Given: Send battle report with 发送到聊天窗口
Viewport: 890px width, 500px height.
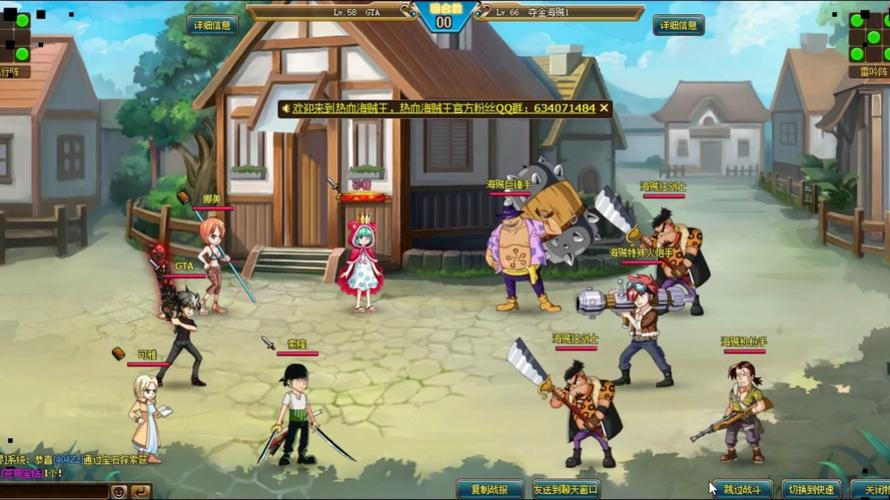Looking at the screenshot, I should pyautogui.click(x=566, y=490).
